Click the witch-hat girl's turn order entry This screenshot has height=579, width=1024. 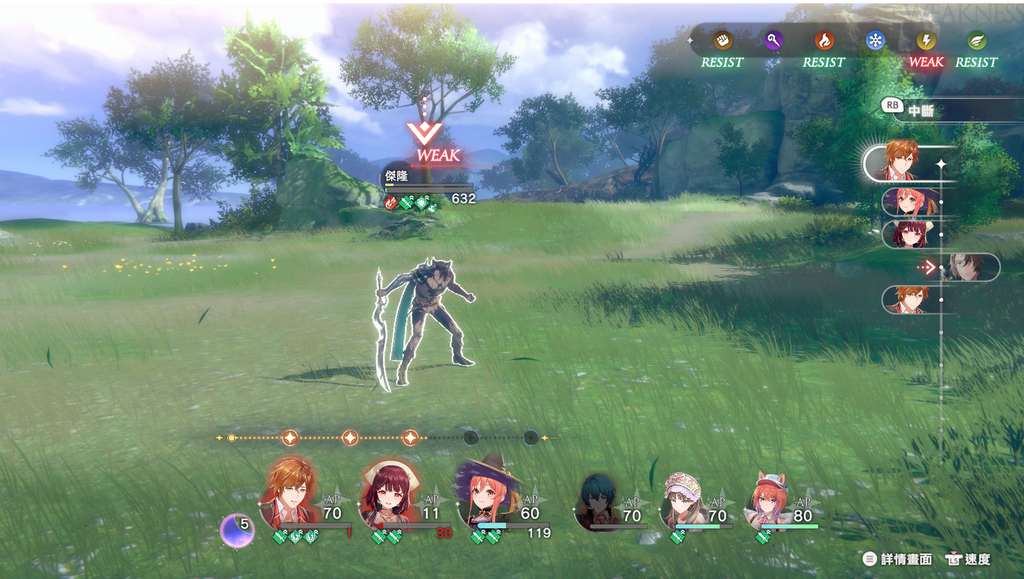pyautogui.click(x=910, y=202)
